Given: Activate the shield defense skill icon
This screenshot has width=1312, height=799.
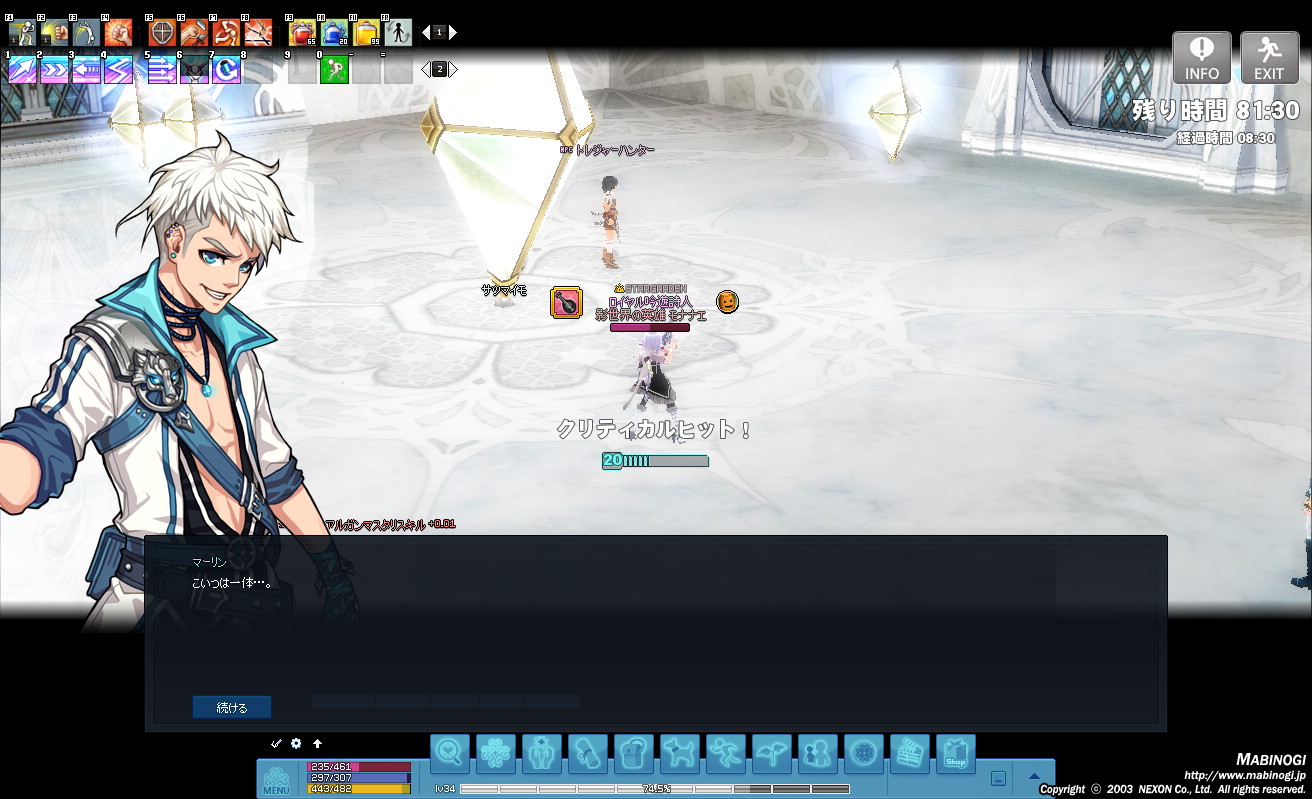Looking at the screenshot, I should pyautogui.click(x=162, y=33).
